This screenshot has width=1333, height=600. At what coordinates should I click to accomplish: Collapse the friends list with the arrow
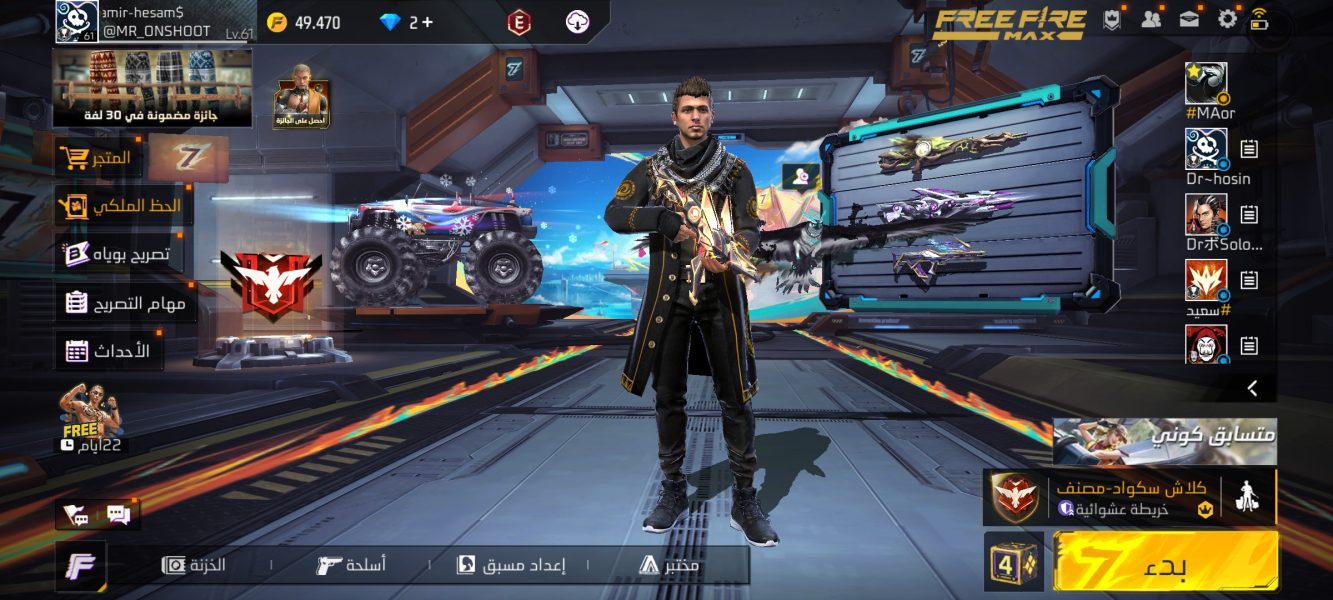[1252, 388]
